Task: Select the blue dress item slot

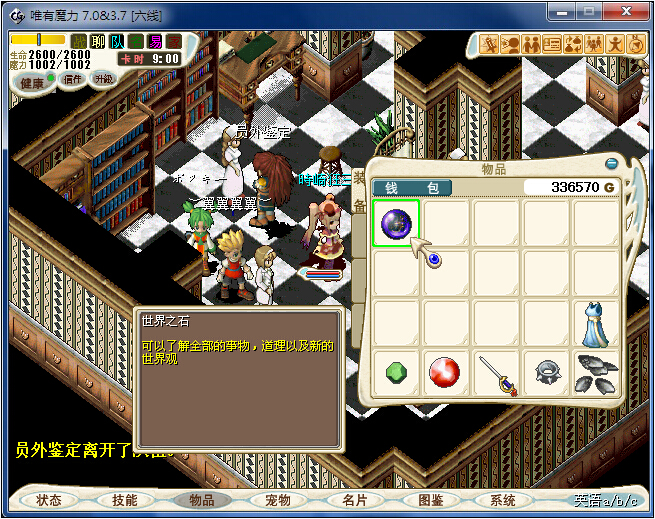Action: click(597, 324)
